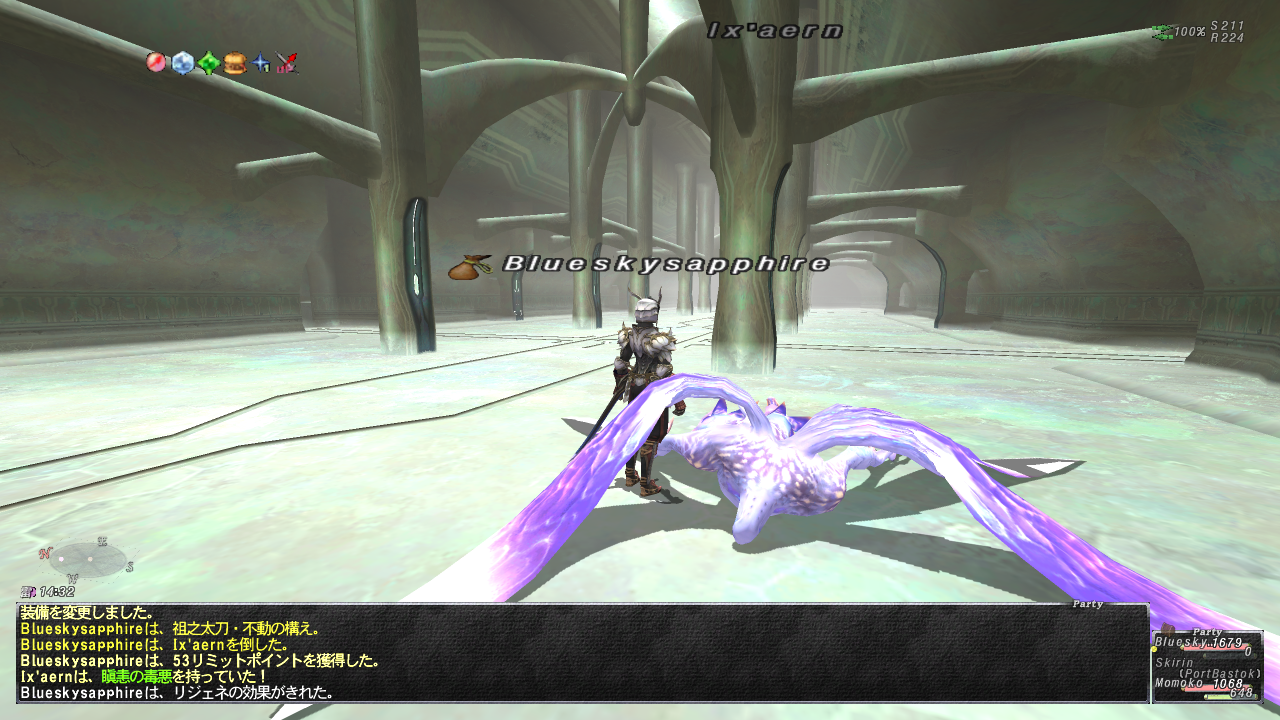The image size is (1280, 720).
Task: Select the sword attack-up buff icon
Action: point(287,63)
